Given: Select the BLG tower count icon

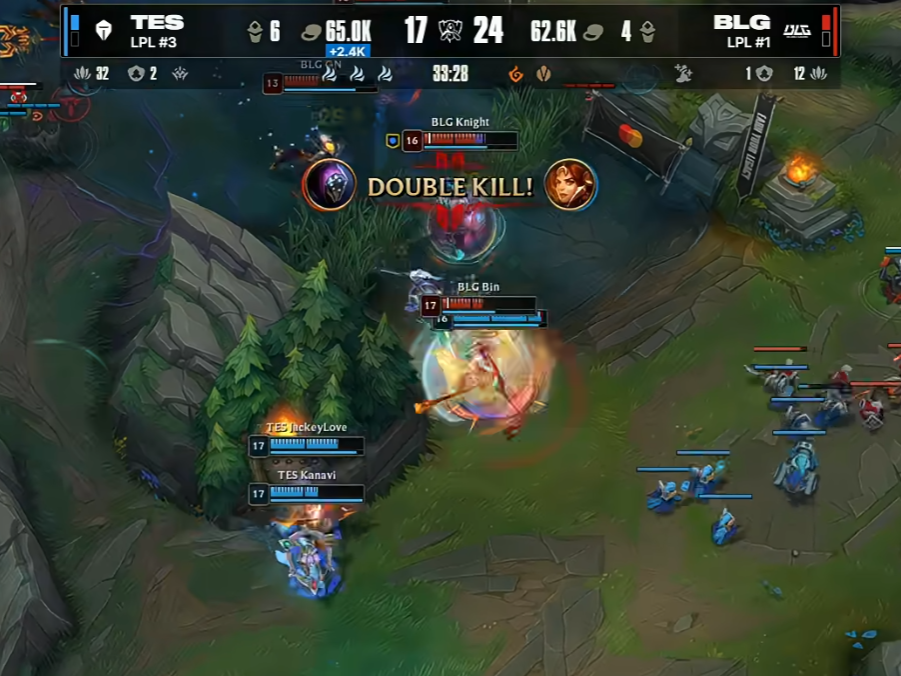Looking at the screenshot, I should pos(647,32).
